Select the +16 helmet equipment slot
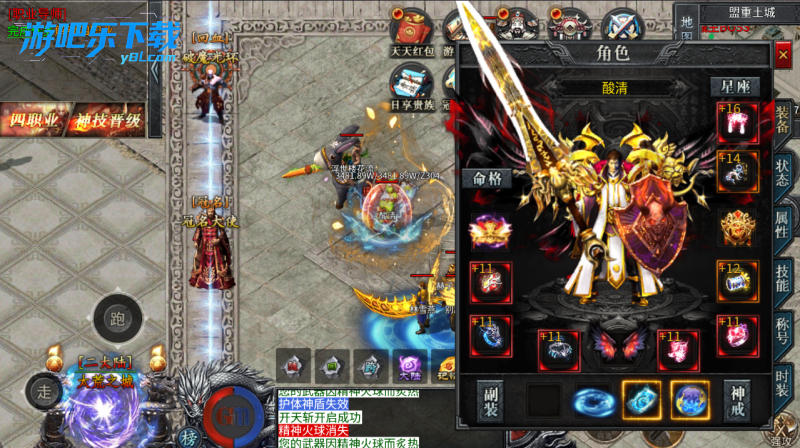 coord(737,121)
